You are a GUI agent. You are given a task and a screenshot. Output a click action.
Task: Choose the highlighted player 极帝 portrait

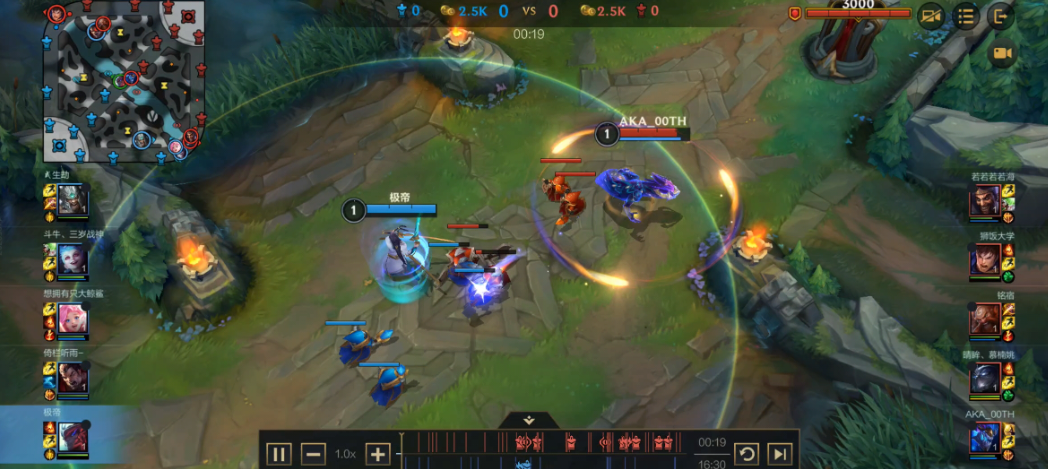tap(72, 437)
